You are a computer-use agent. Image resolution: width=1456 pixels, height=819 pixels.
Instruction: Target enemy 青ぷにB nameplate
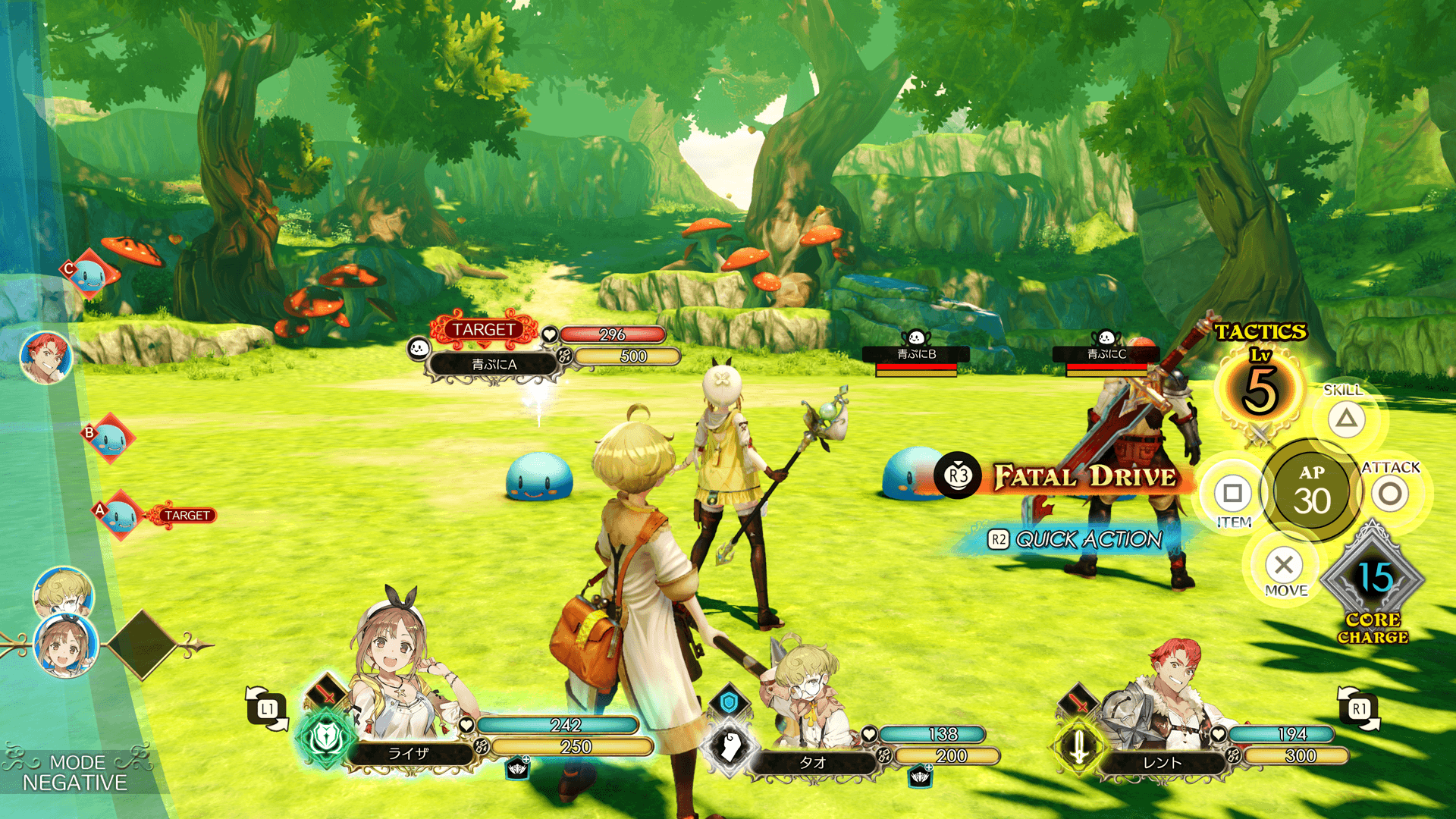(x=916, y=354)
